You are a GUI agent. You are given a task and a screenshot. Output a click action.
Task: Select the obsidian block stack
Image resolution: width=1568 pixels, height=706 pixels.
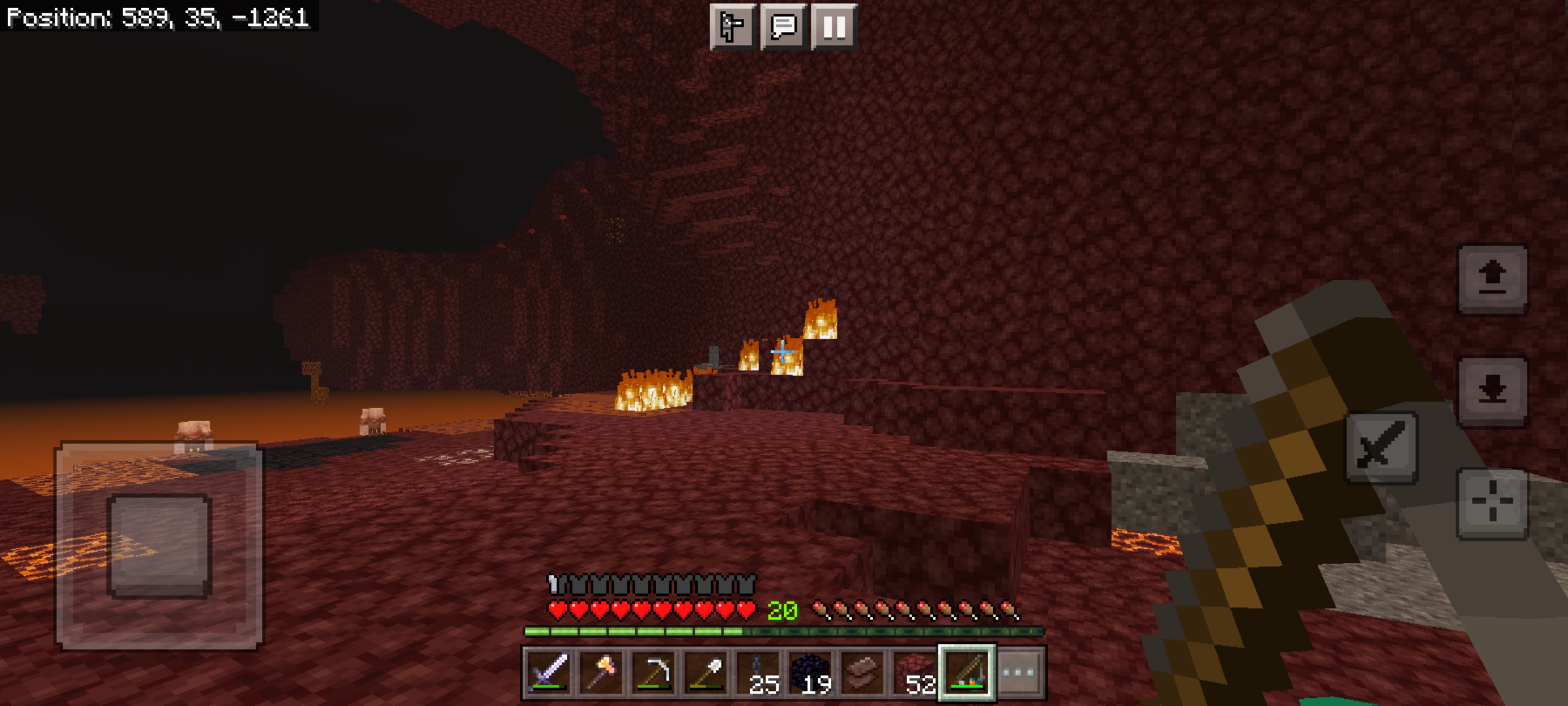(810, 673)
